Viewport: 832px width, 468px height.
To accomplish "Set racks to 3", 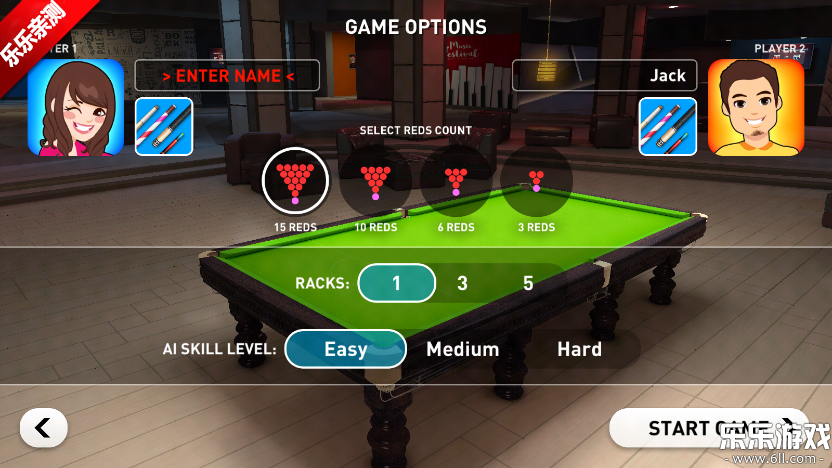I will [462, 283].
